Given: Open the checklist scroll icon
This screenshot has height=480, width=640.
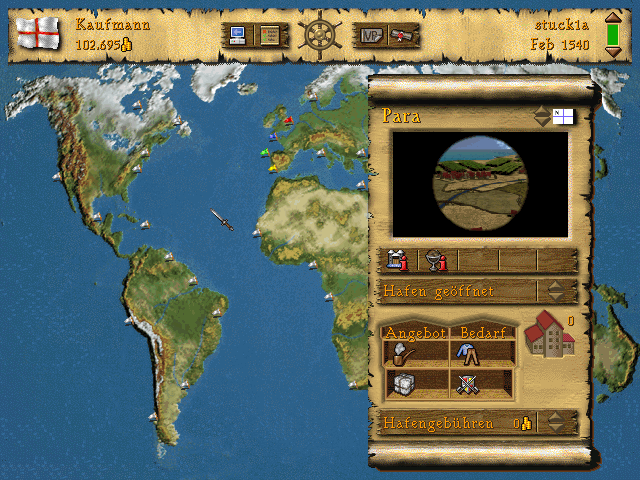Looking at the screenshot, I should [x=270, y=36].
